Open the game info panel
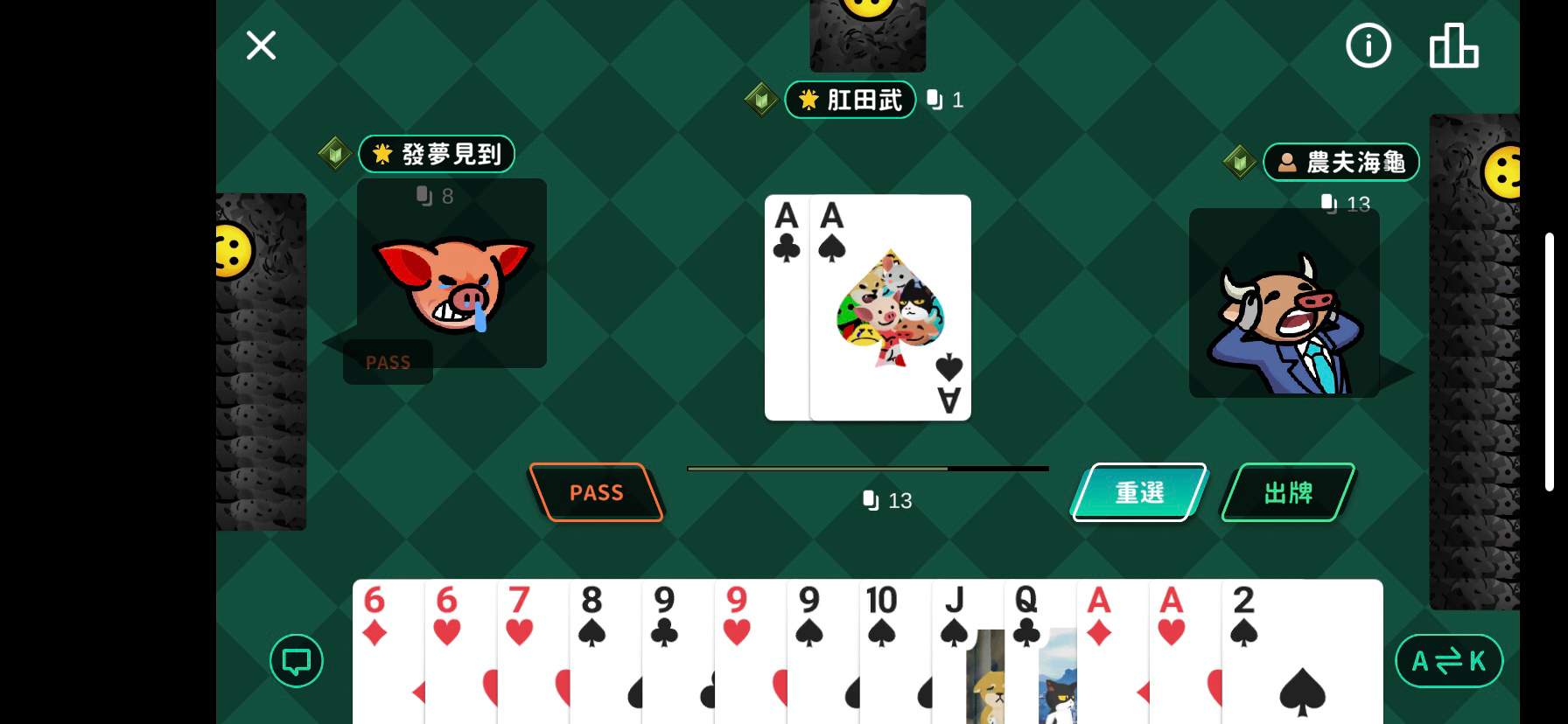Viewport: 1568px width, 724px height. (1368, 45)
